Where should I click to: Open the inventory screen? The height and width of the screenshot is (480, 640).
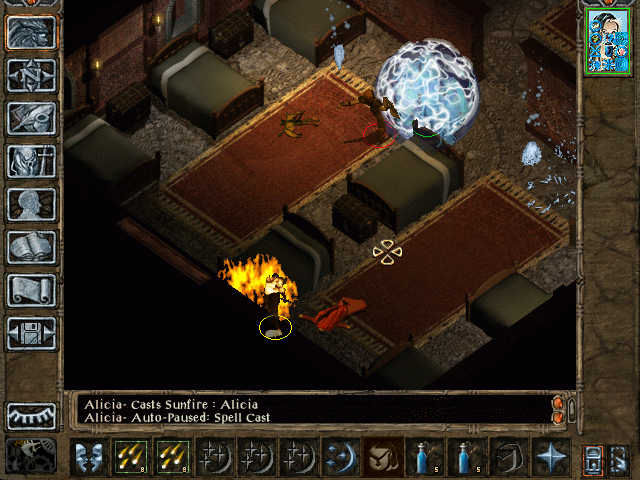(x=31, y=161)
